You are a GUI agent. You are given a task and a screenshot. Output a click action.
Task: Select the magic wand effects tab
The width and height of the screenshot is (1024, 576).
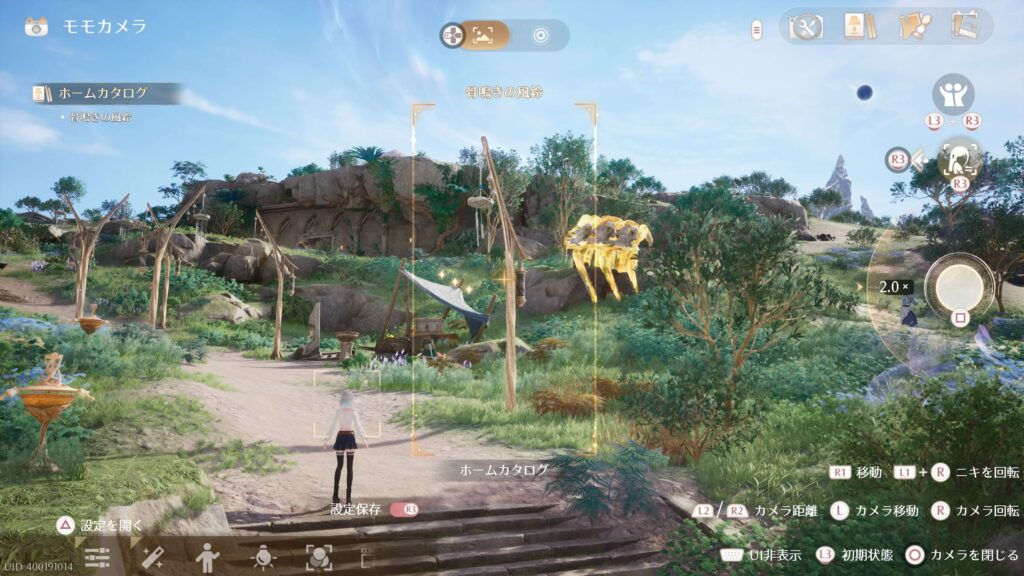[152, 558]
